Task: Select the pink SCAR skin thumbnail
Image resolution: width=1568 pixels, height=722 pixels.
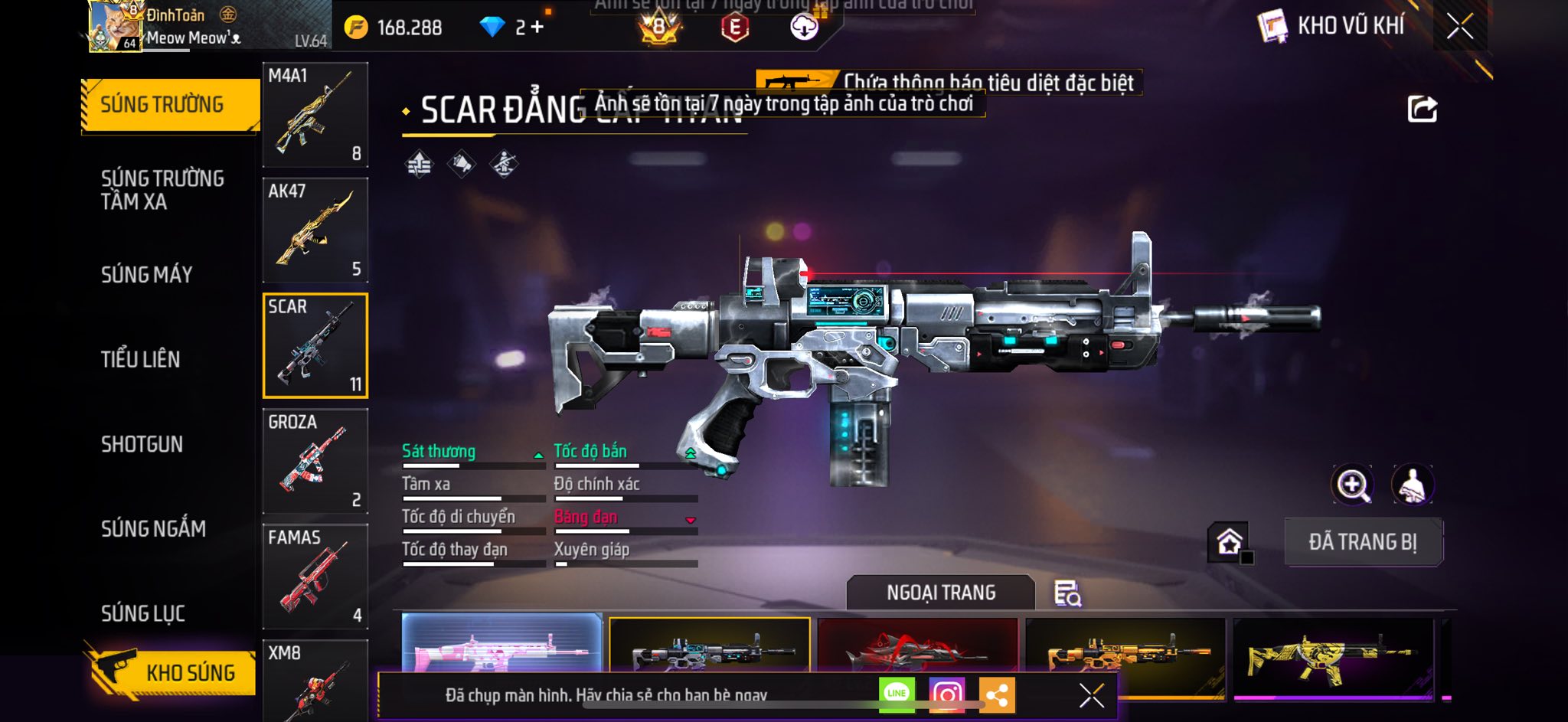Action: (x=501, y=644)
